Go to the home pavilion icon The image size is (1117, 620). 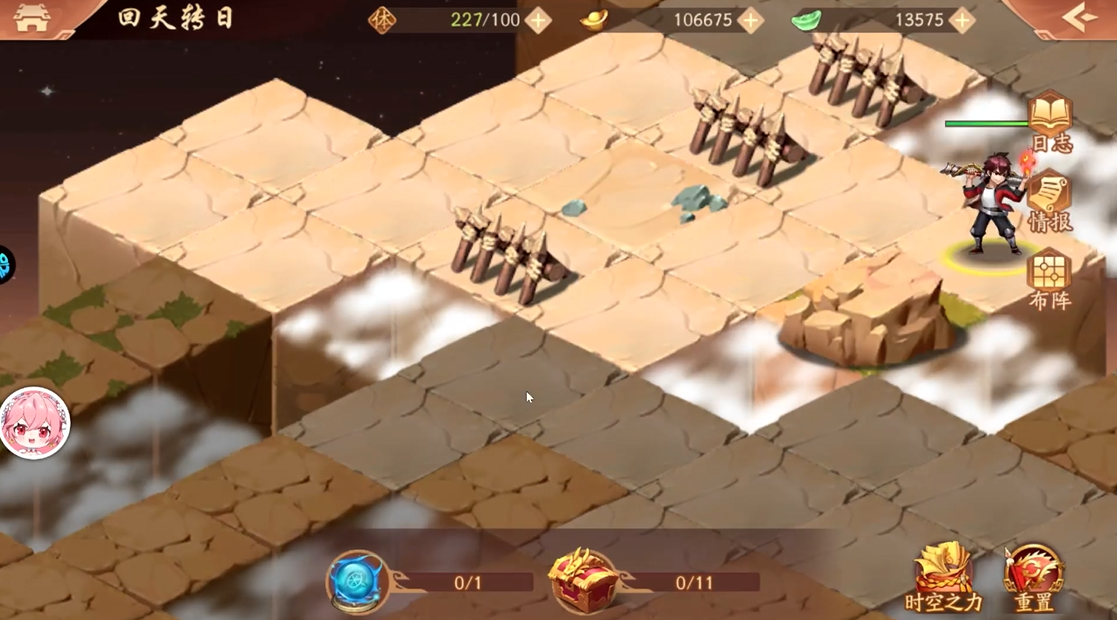(32, 19)
